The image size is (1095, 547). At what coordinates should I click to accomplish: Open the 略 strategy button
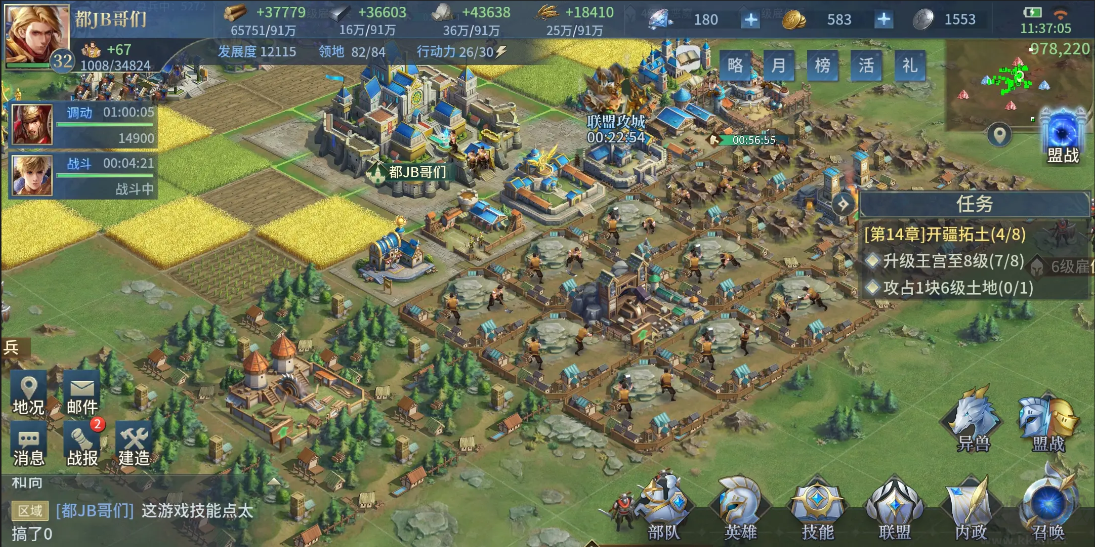[737, 66]
